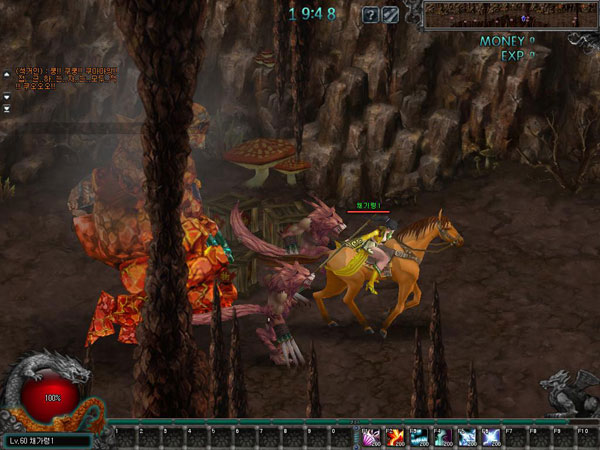
Task: Trigger the F4 teal pillar skill
Action: (442, 436)
